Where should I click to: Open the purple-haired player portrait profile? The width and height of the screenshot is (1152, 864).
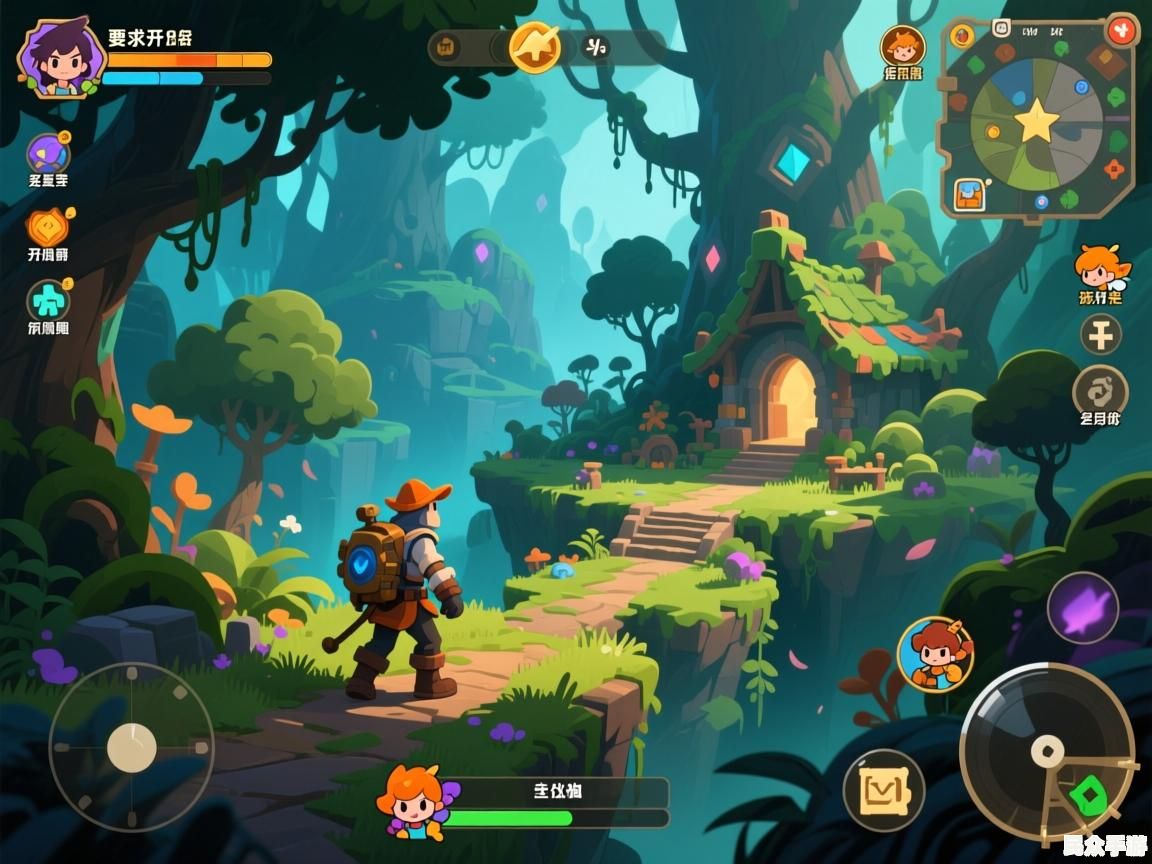[60, 58]
